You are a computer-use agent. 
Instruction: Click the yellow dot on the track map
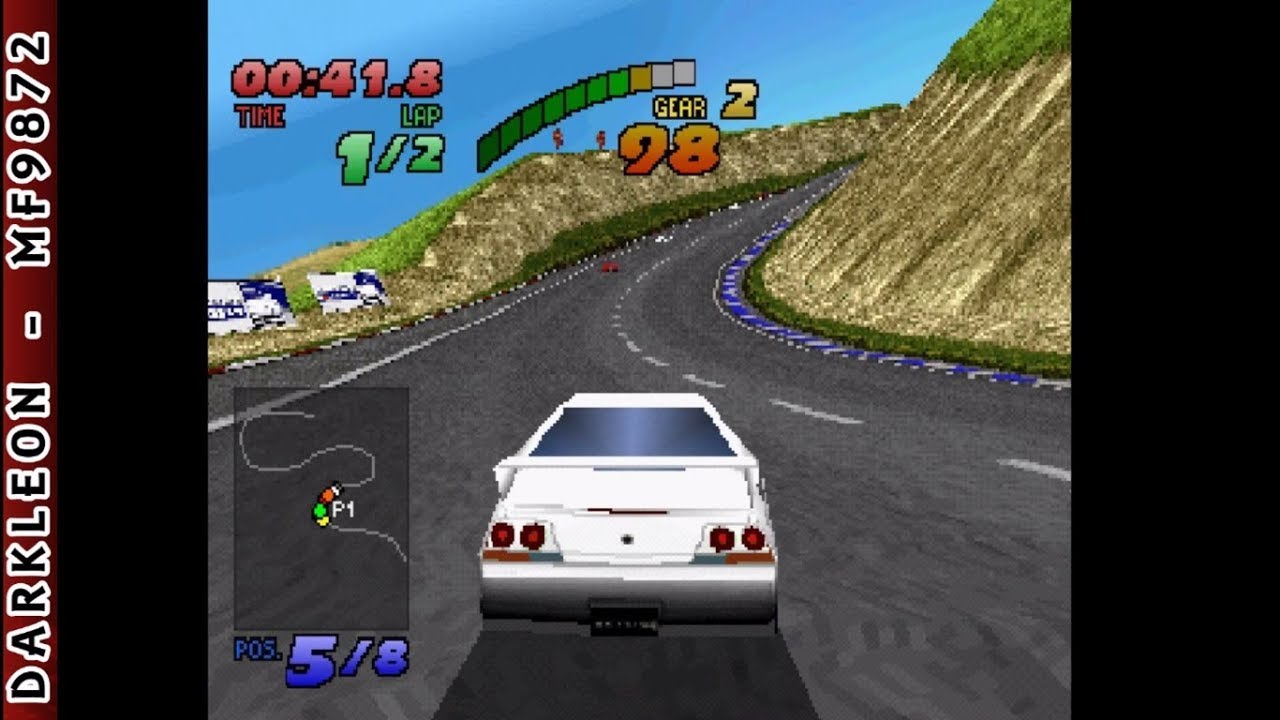click(322, 521)
